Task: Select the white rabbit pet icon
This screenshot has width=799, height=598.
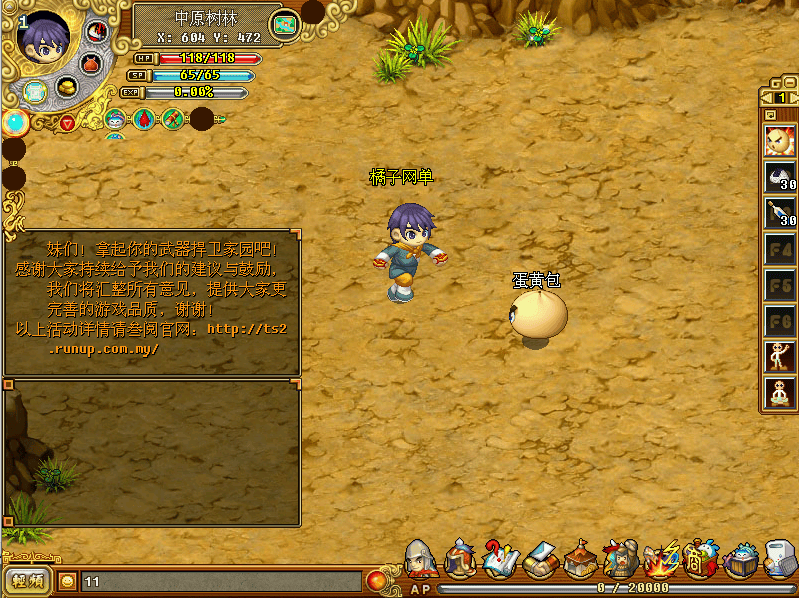Action: click(x=116, y=120)
